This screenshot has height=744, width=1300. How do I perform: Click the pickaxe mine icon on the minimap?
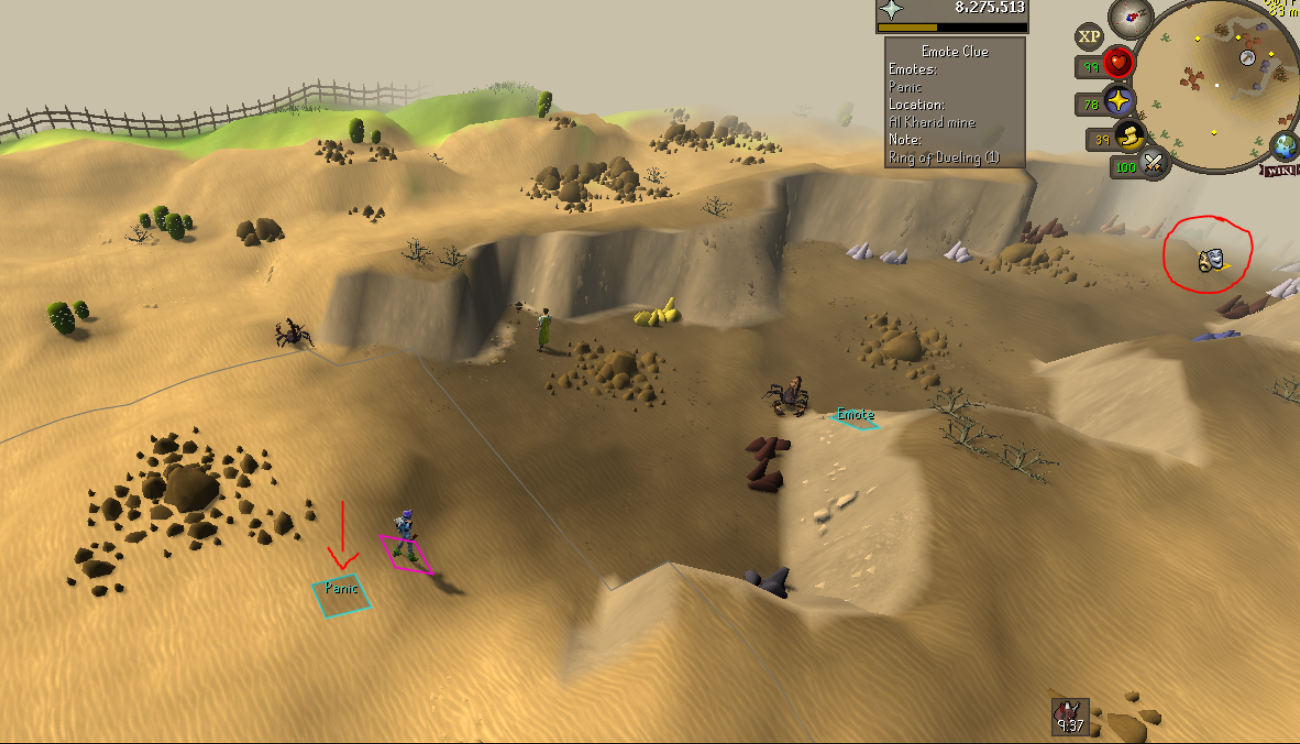click(1246, 57)
